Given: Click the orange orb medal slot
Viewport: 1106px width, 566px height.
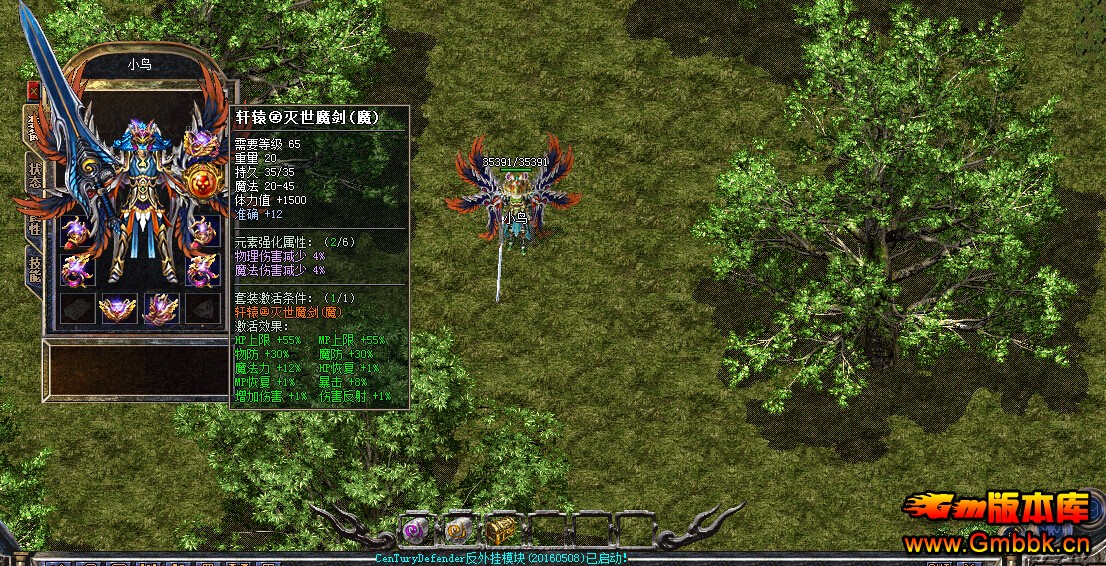Looking at the screenshot, I should tap(202, 184).
